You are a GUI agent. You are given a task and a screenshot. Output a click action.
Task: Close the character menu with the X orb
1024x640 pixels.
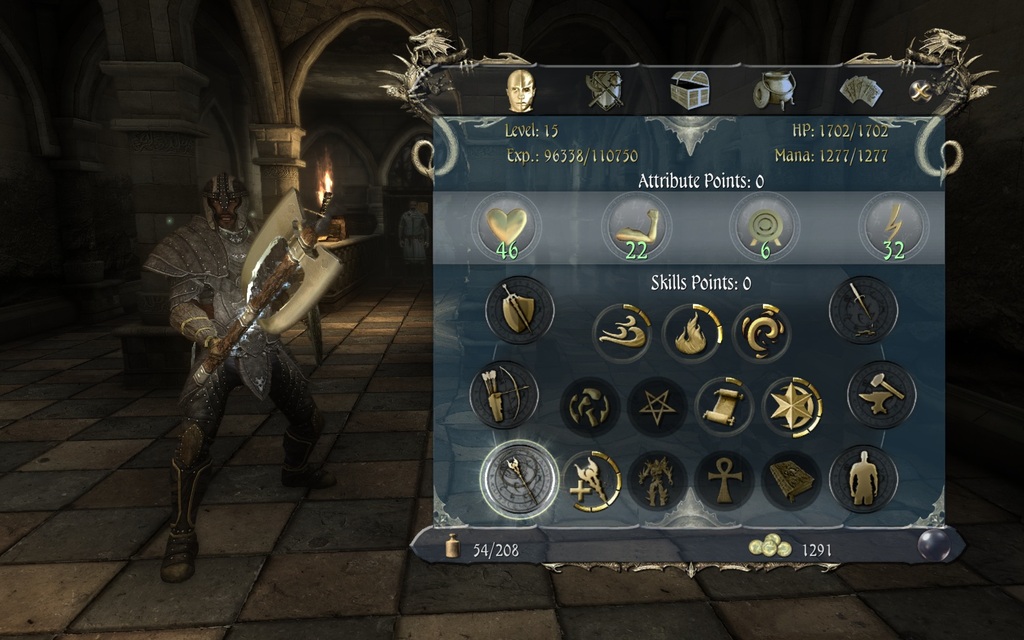[x=921, y=91]
